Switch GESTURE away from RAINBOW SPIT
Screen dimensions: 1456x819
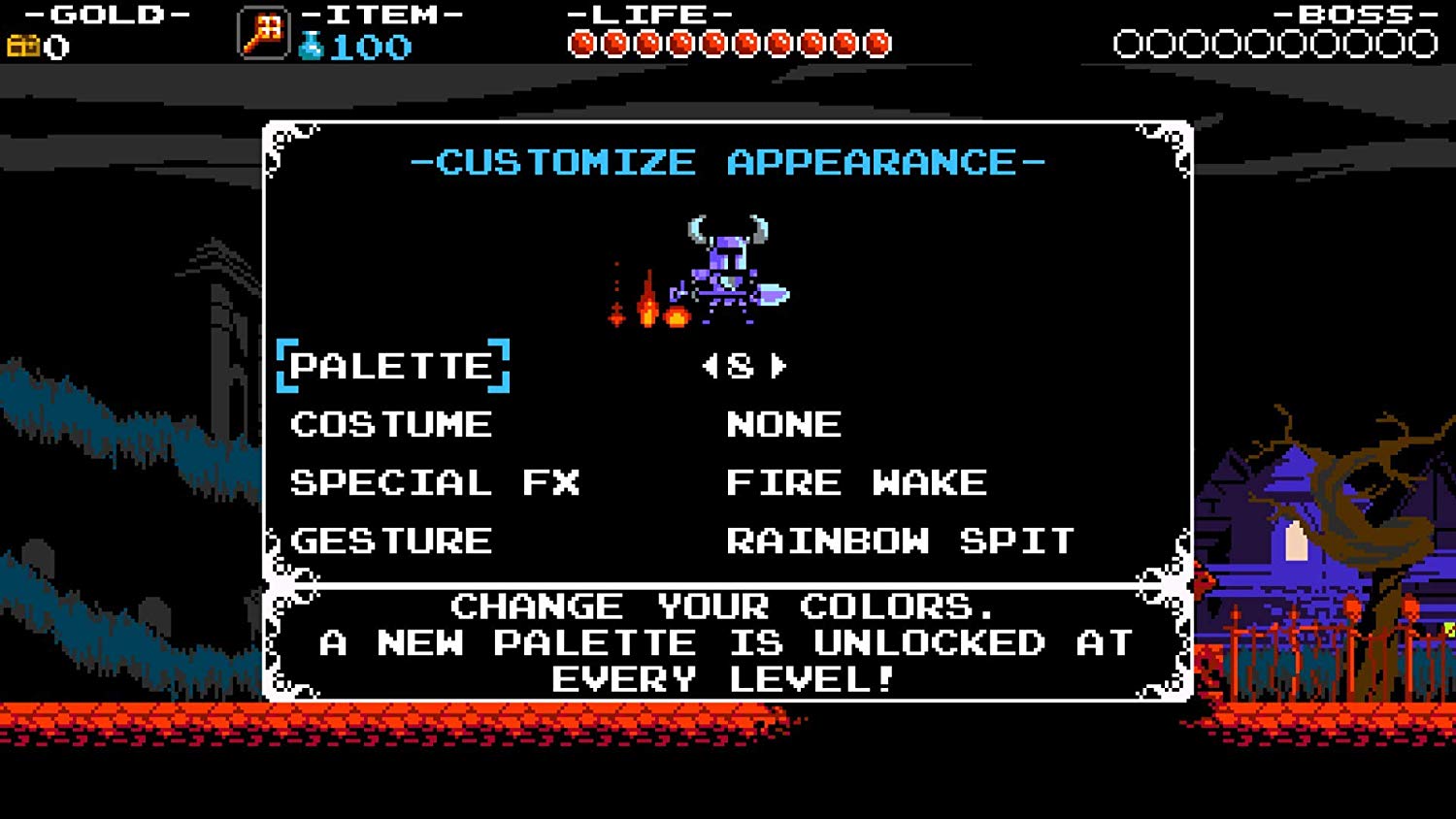tap(901, 541)
